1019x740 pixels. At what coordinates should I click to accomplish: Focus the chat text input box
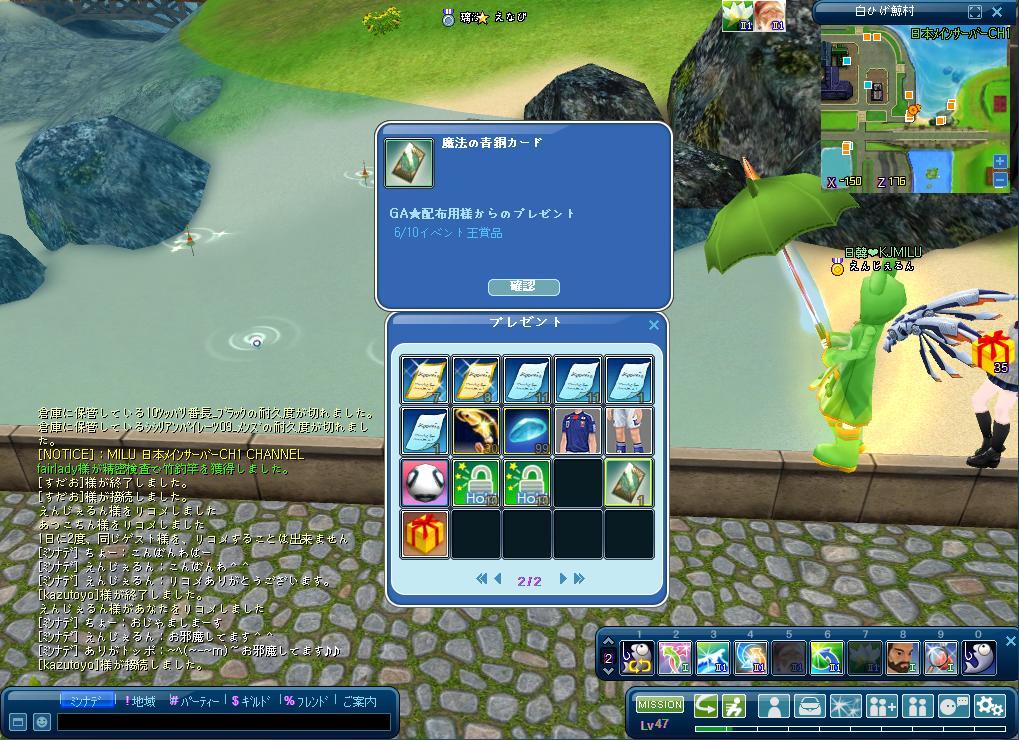[x=222, y=722]
